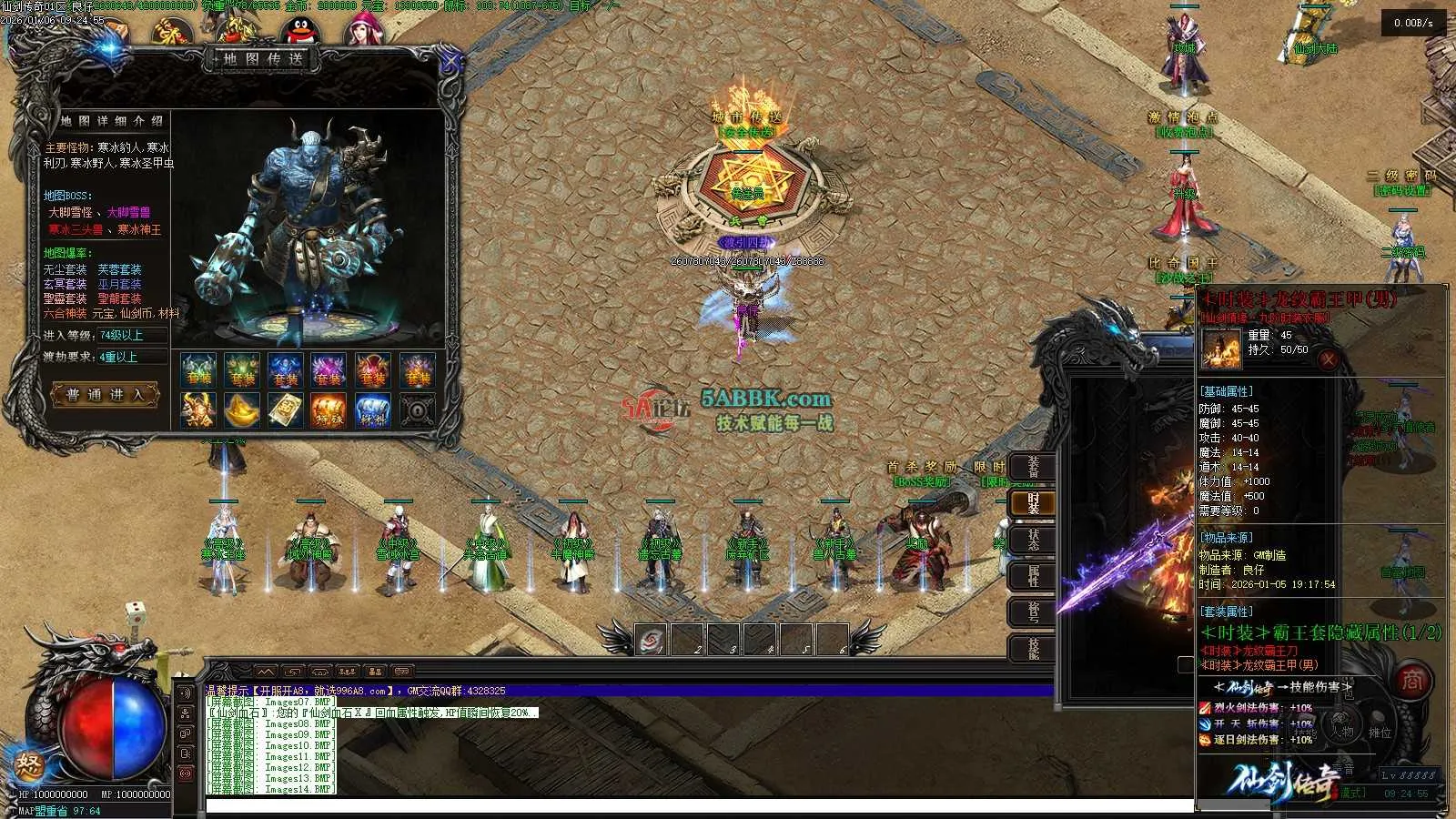Select the card/ticket reward icon
This screenshot has width=1456, height=819.
[285, 410]
